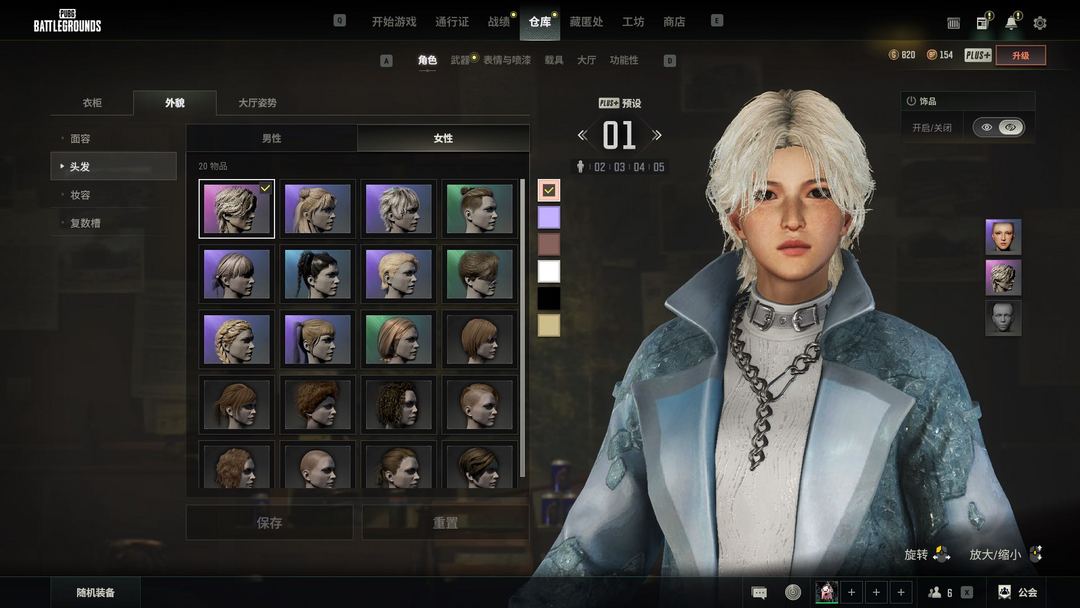Image resolution: width=1080 pixels, height=608 pixels.
Task: Select the bald head hairstyle thumbnail
Action: [x=318, y=467]
